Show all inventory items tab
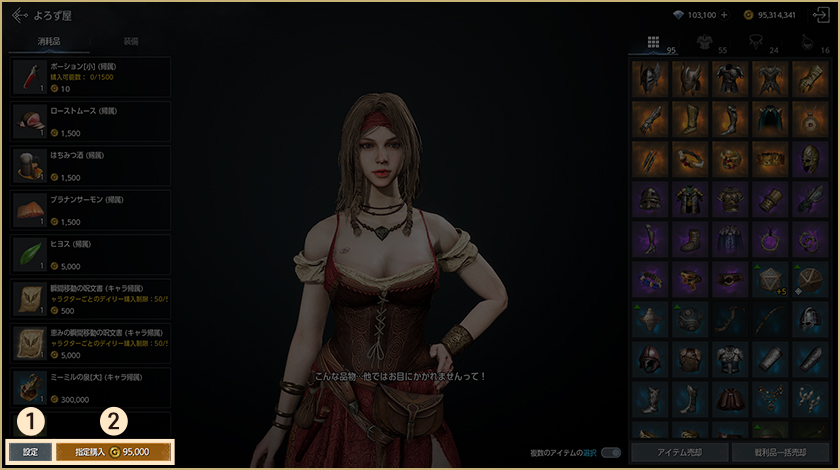The image size is (840, 470). [653, 42]
